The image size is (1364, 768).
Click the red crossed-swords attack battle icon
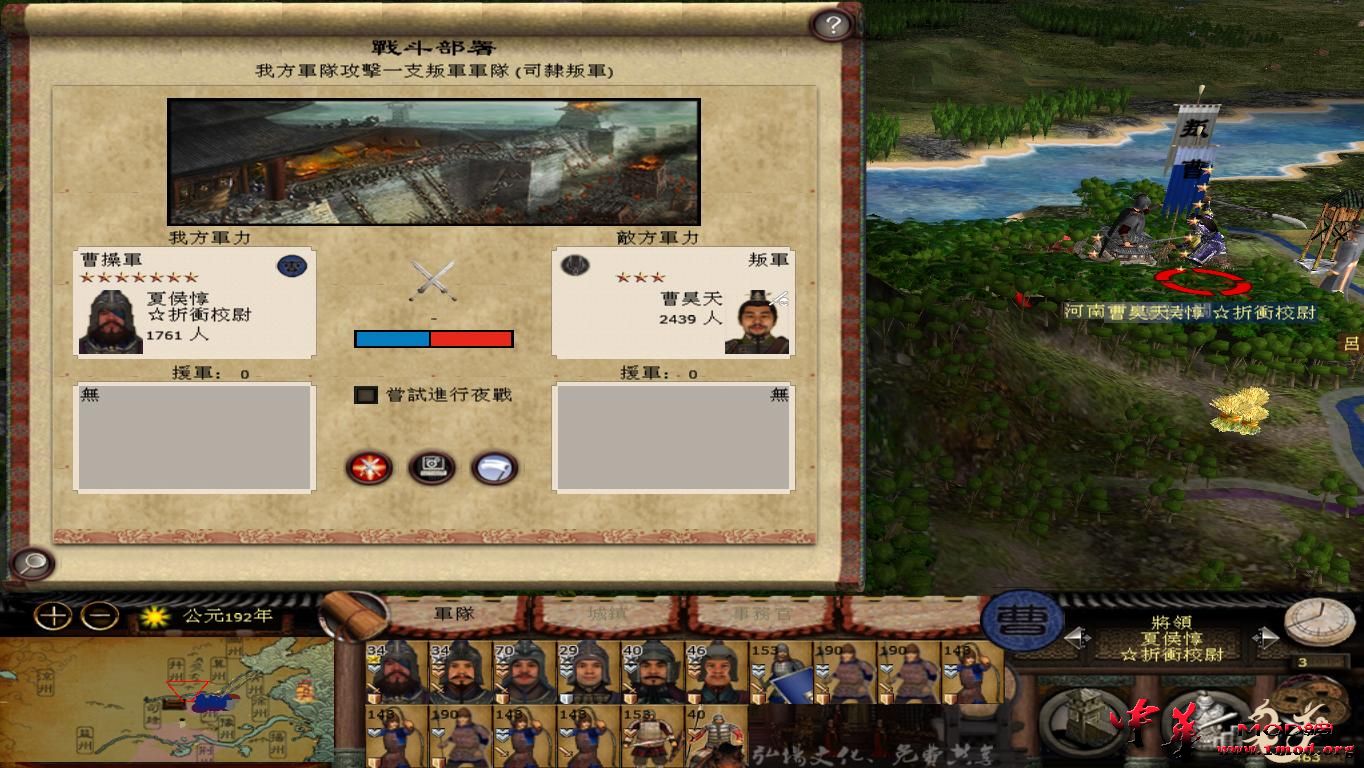(369, 468)
